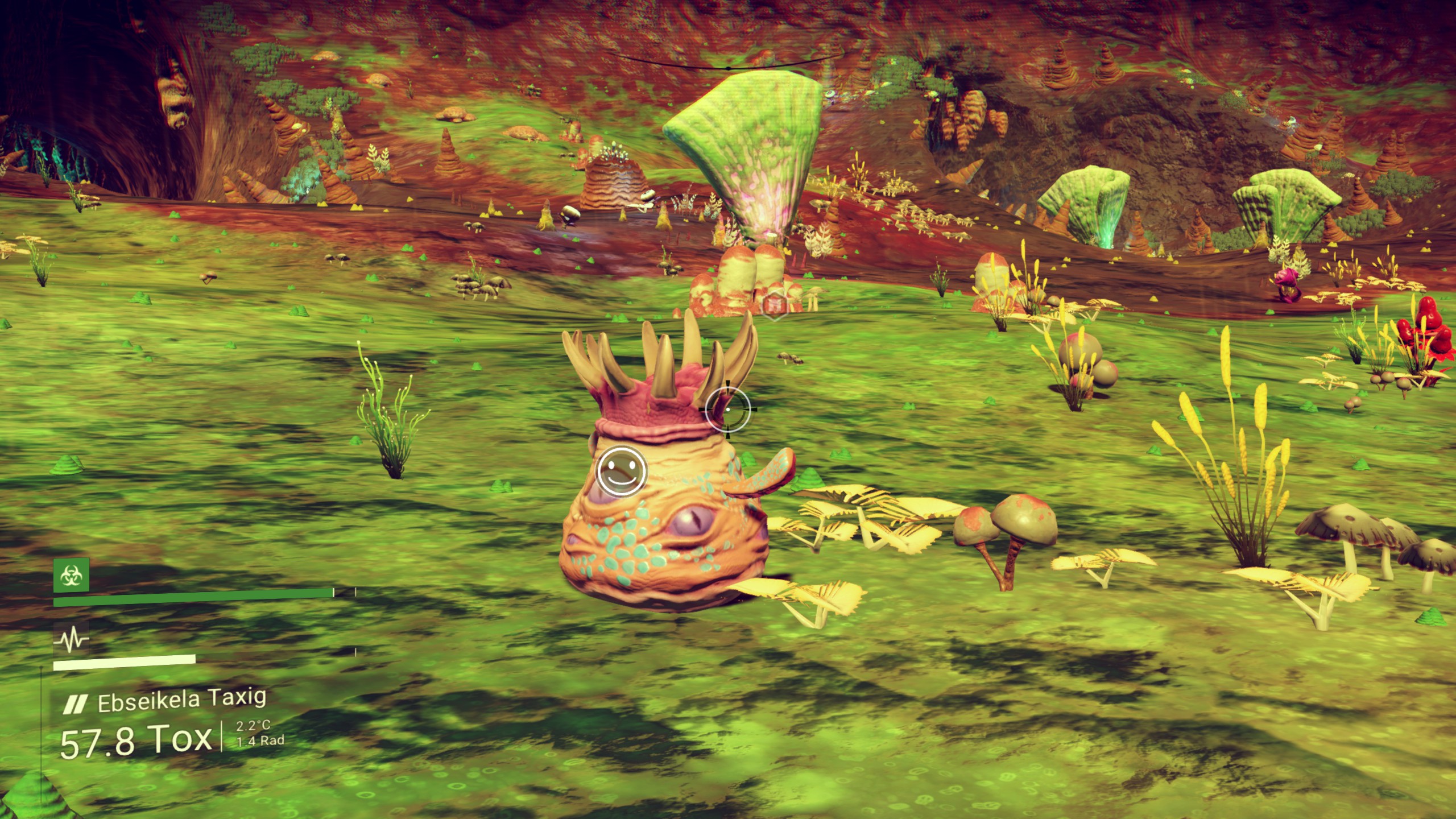Select the biohazard hazard protection icon
Viewport: 1456px width, 819px height.
pos(71,576)
